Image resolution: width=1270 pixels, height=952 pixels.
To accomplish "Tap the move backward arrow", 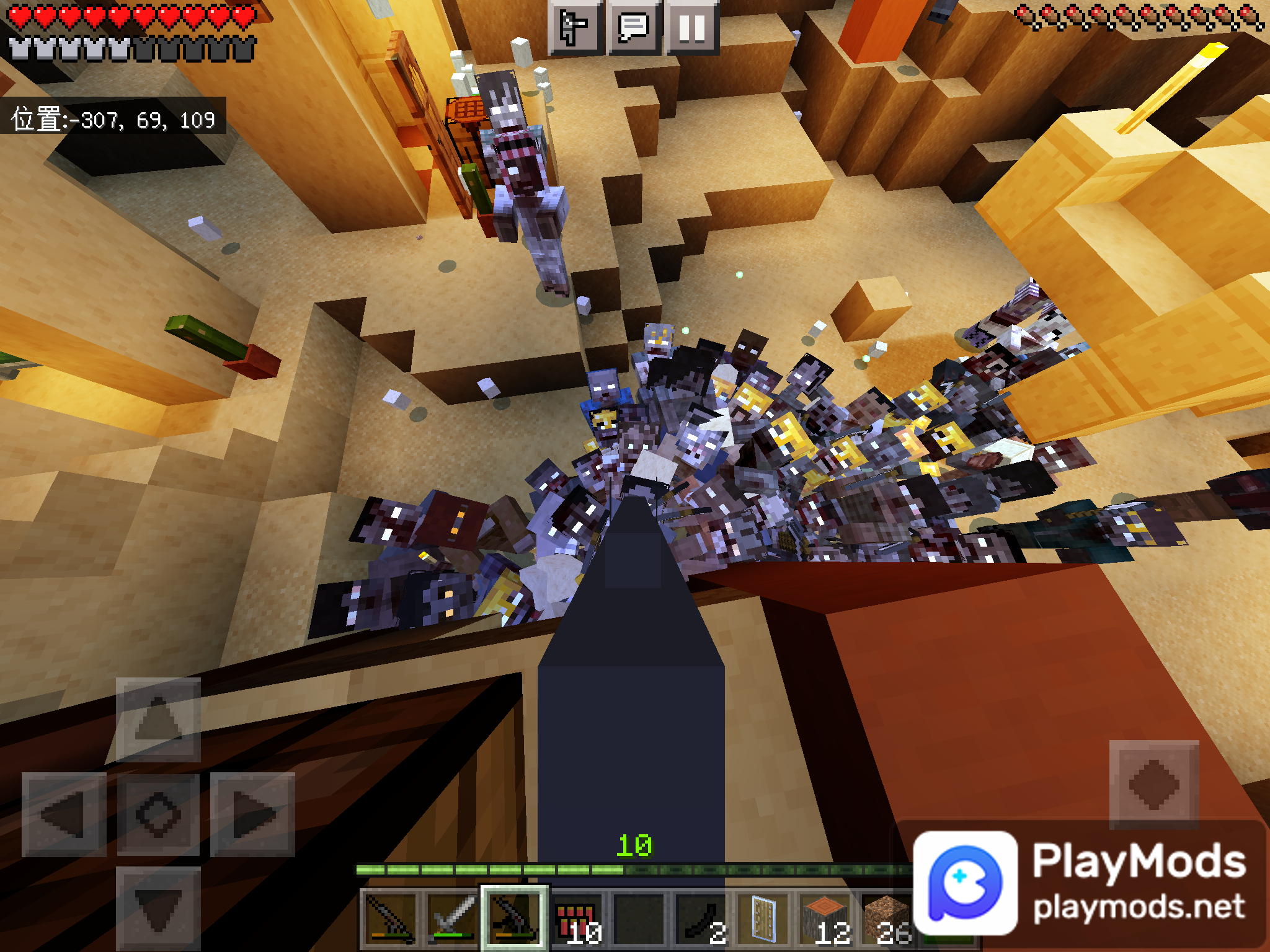I will [x=158, y=909].
